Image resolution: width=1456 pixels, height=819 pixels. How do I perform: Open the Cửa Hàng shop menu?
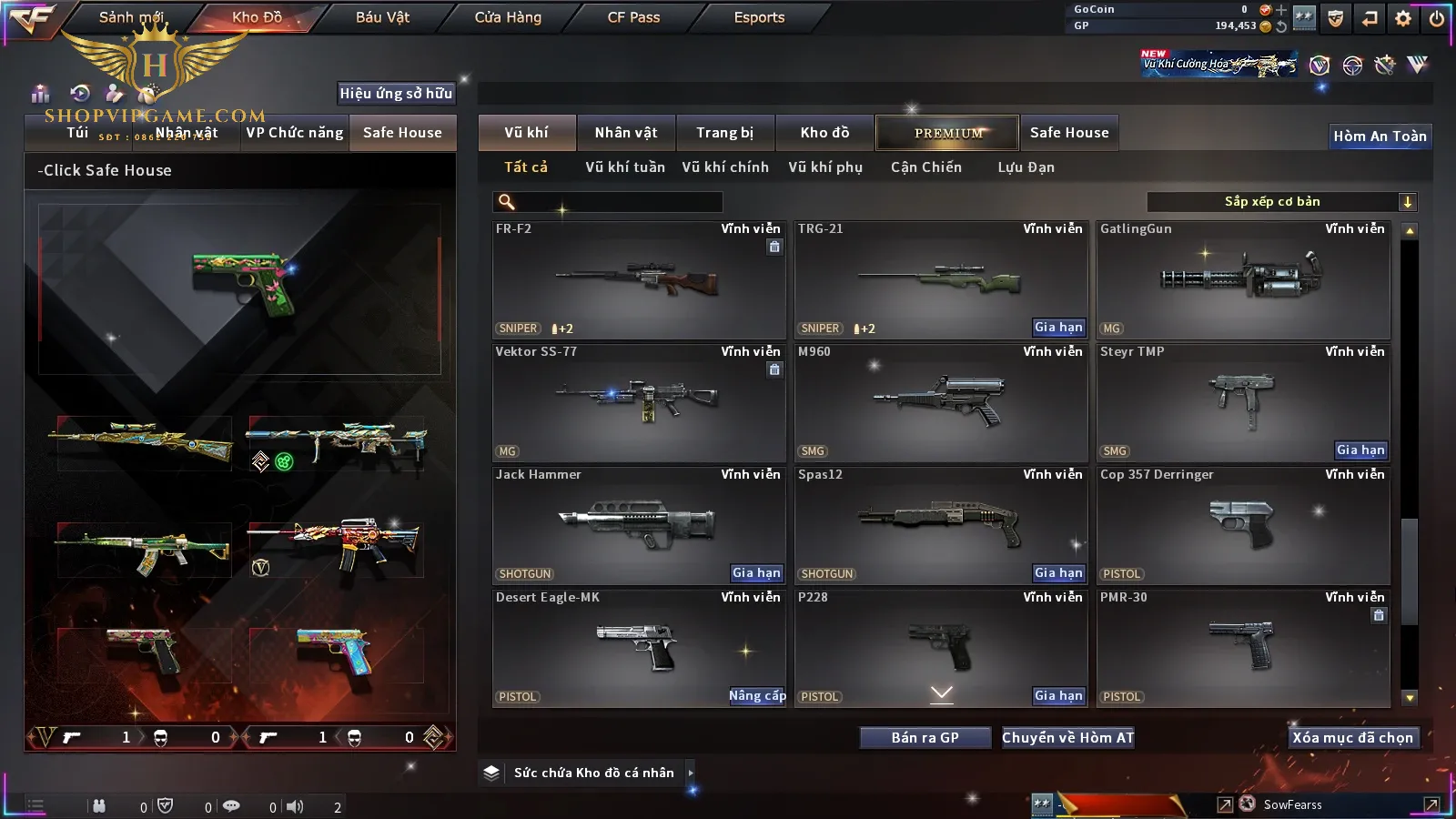508,17
